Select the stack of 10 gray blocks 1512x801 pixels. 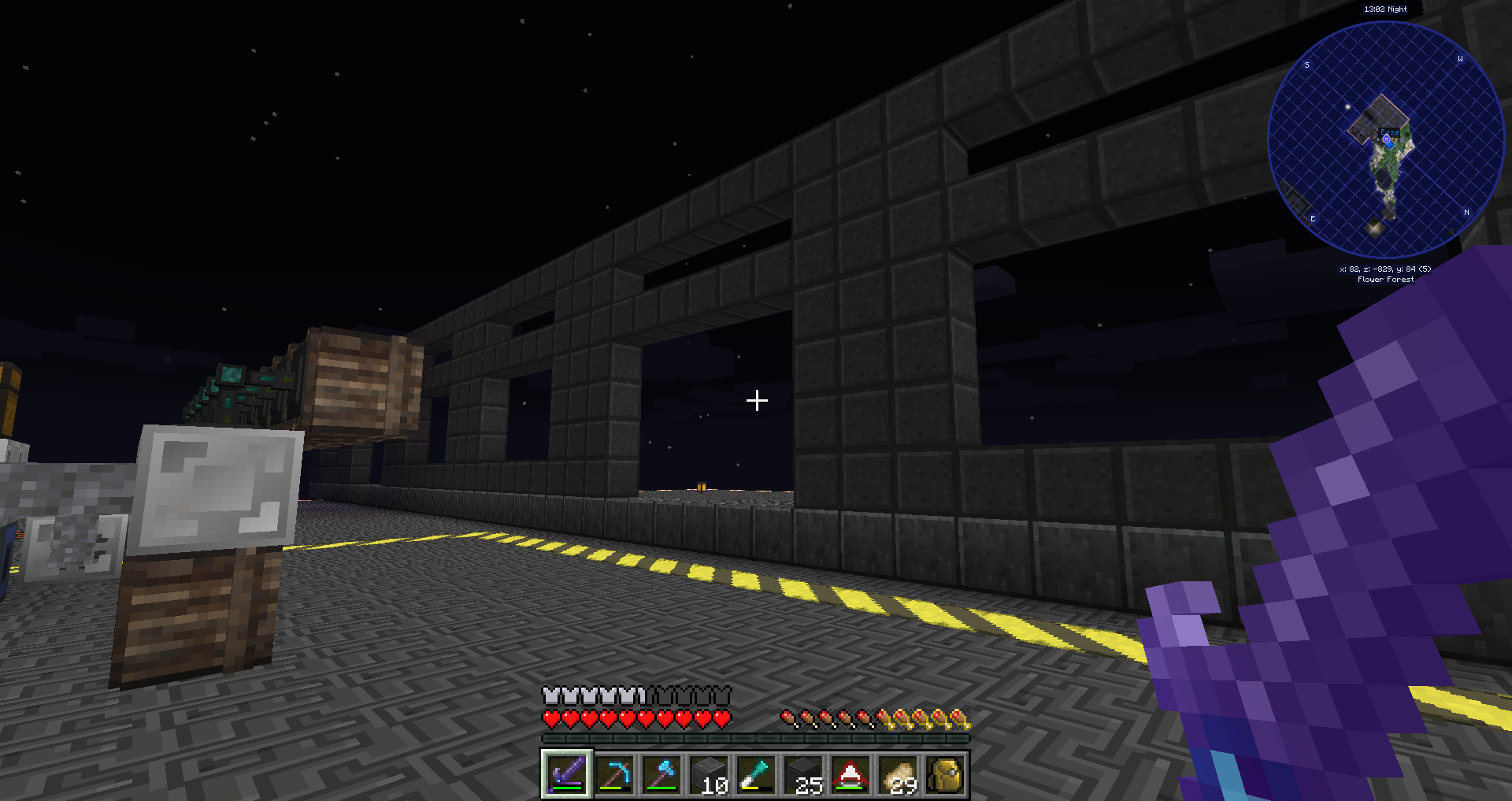click(x=709, y=774)
